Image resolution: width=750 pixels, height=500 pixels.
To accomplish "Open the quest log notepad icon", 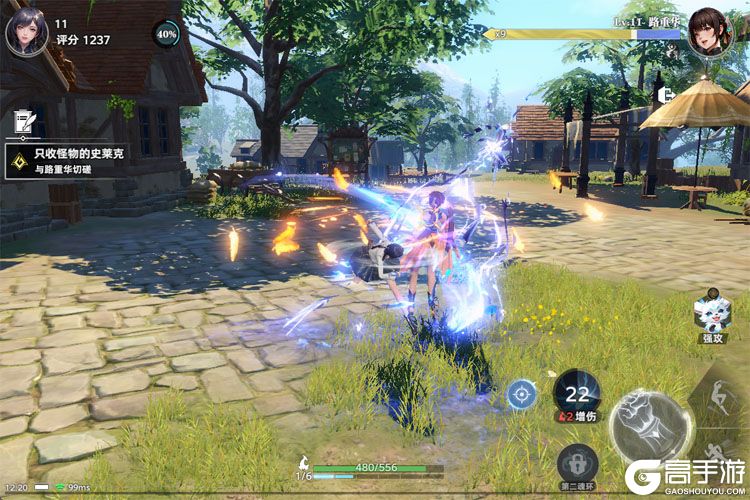I will coord(21,123).
